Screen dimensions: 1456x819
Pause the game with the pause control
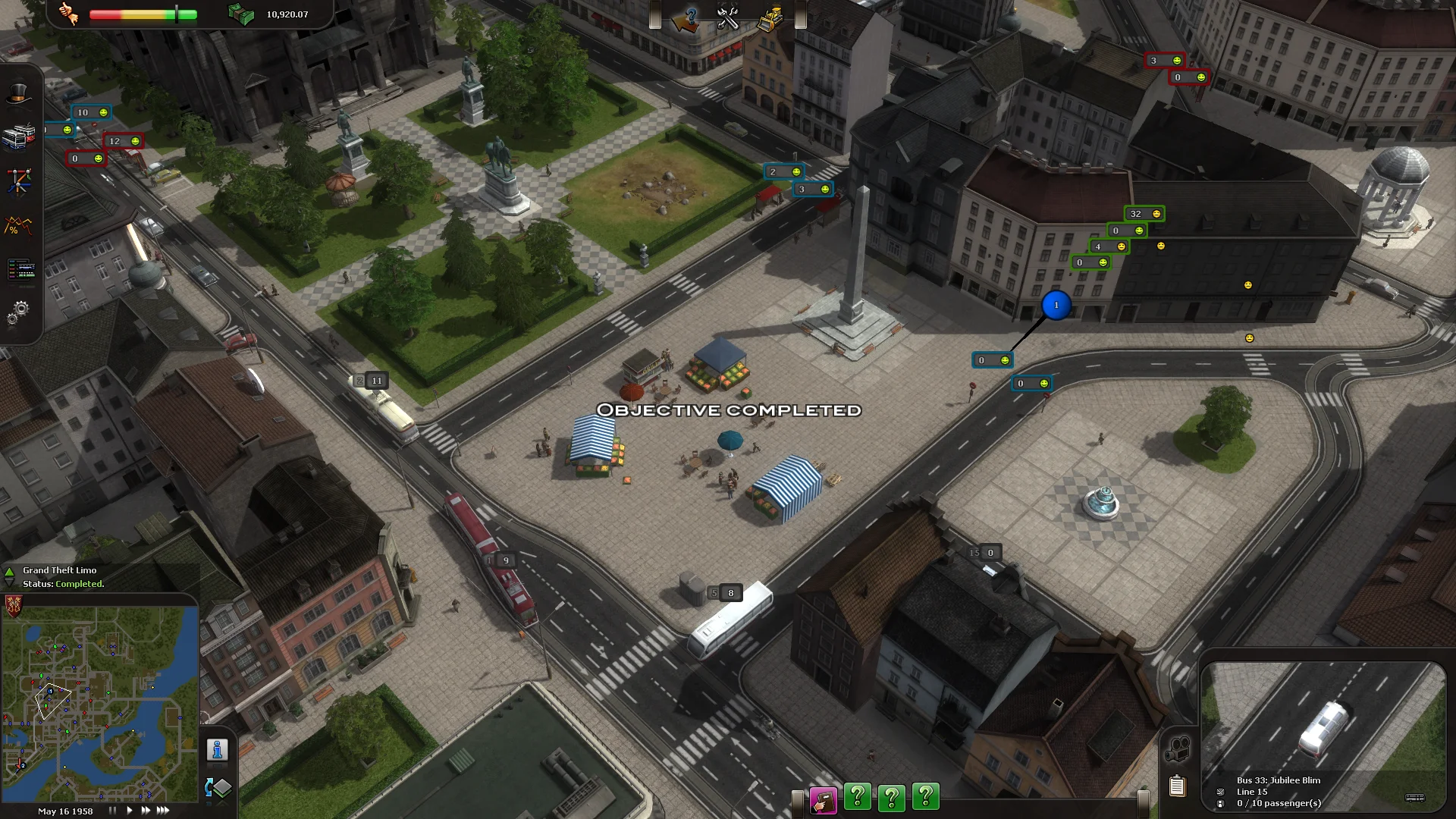pos(112,810)
